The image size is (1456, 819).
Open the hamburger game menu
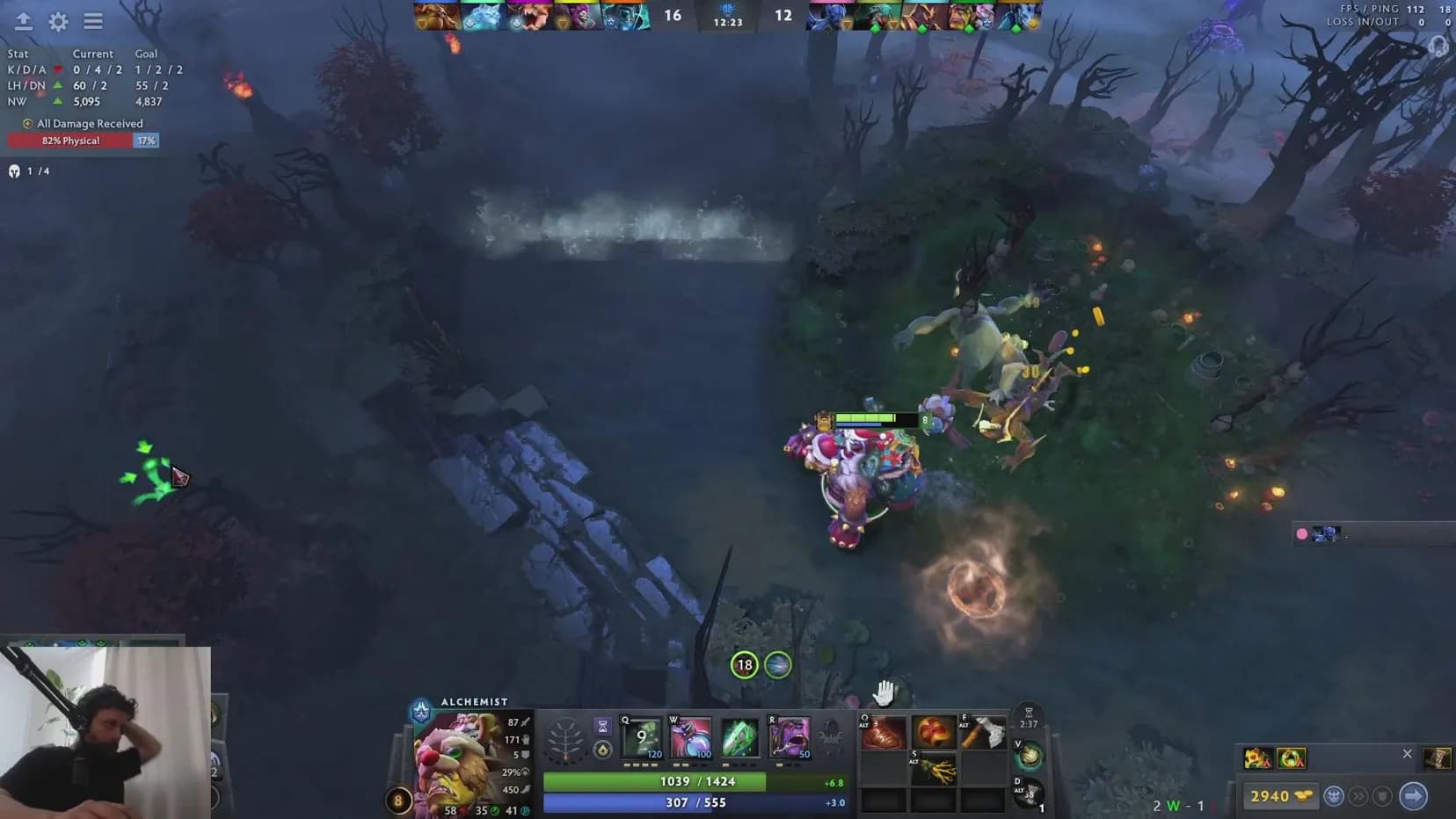[x=93, y=22]
